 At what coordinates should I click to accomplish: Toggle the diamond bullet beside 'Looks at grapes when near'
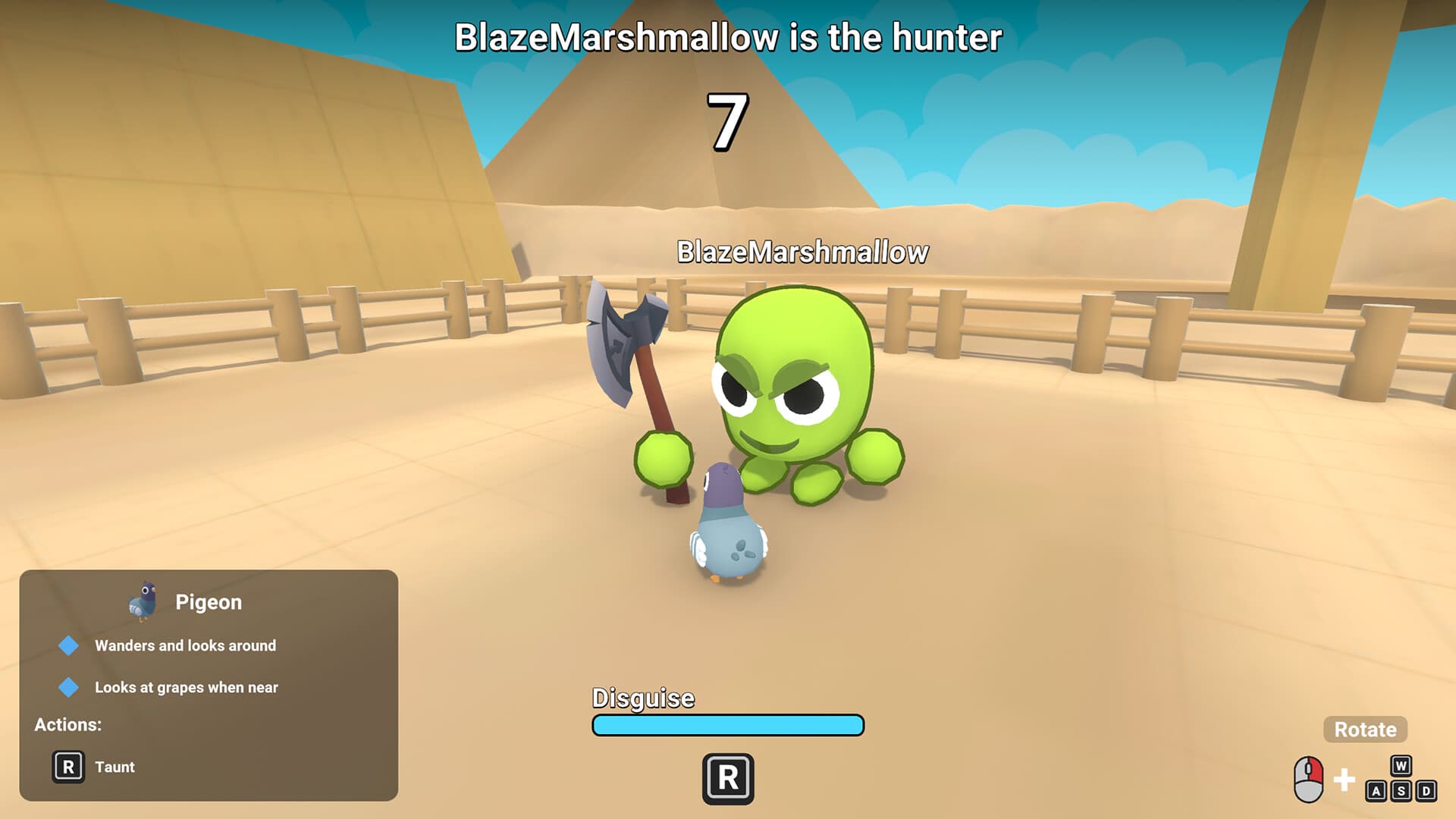click(69, 687)
